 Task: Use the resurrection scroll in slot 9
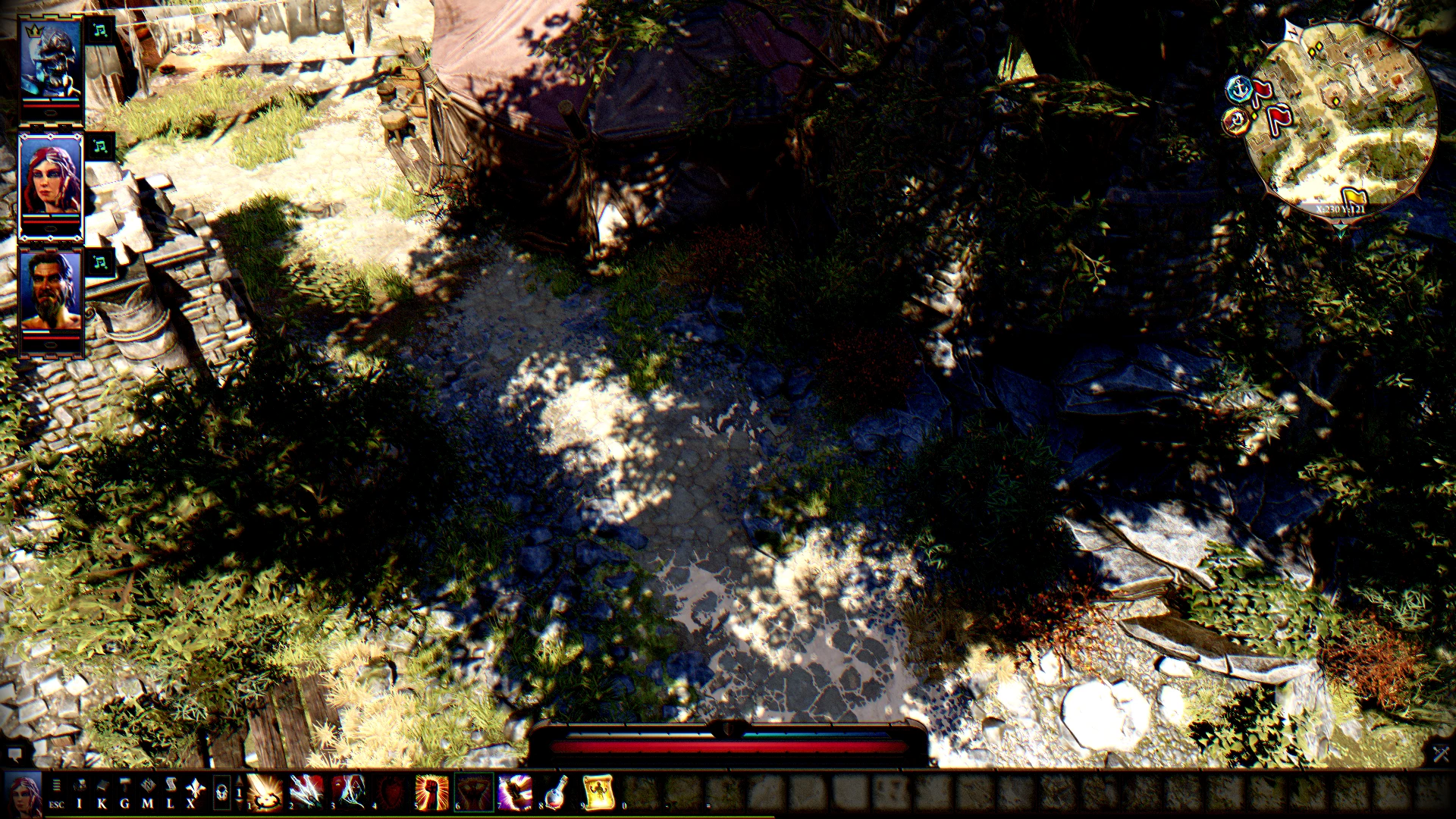598,793
